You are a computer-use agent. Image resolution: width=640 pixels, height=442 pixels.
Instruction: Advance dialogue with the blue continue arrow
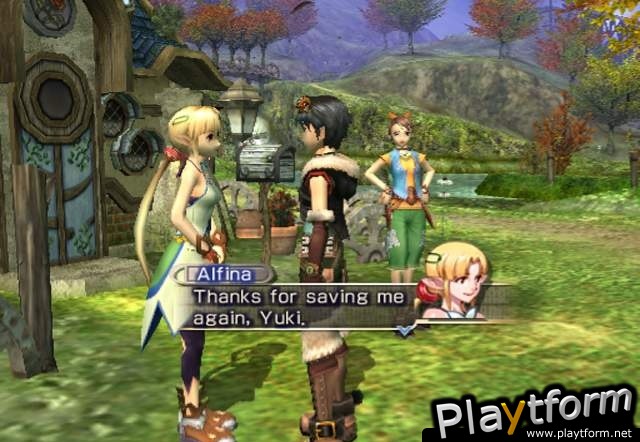(403, 329)
